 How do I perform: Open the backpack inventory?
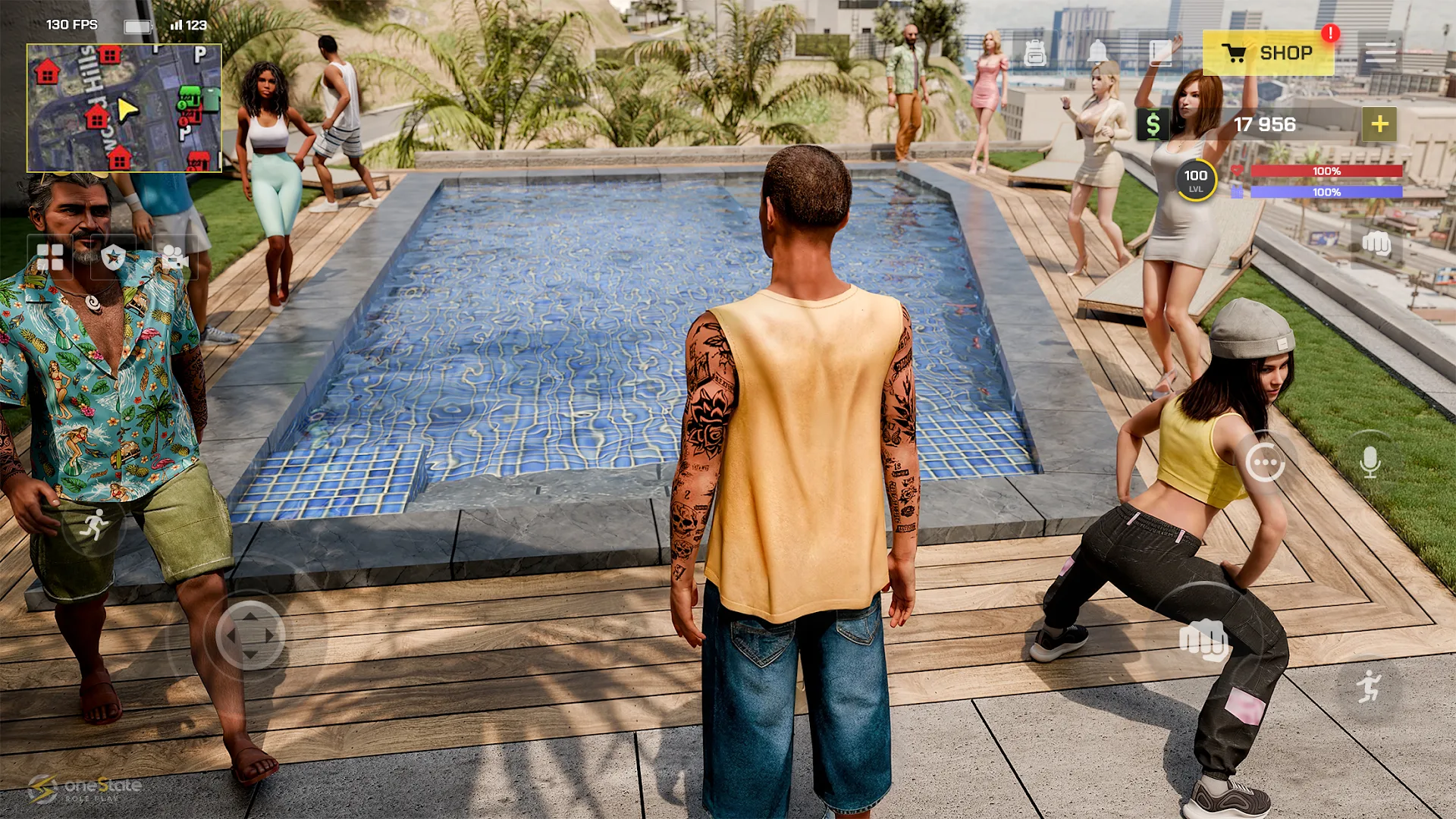tap(1035, 52)
